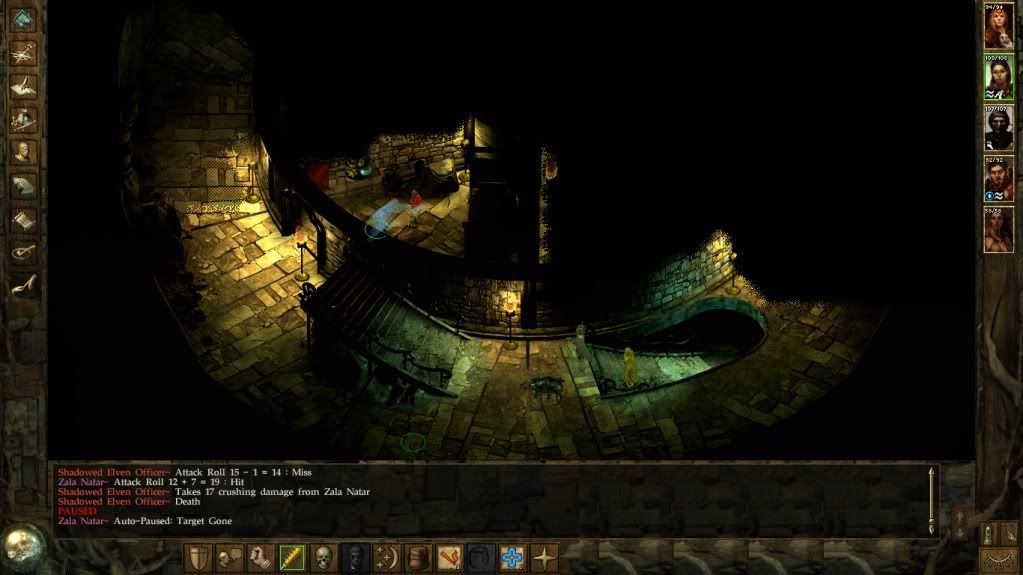This screenshot has width=1023, height=575.
Task: Select the red-haired character portrait at the top
Action: (997, 29)
